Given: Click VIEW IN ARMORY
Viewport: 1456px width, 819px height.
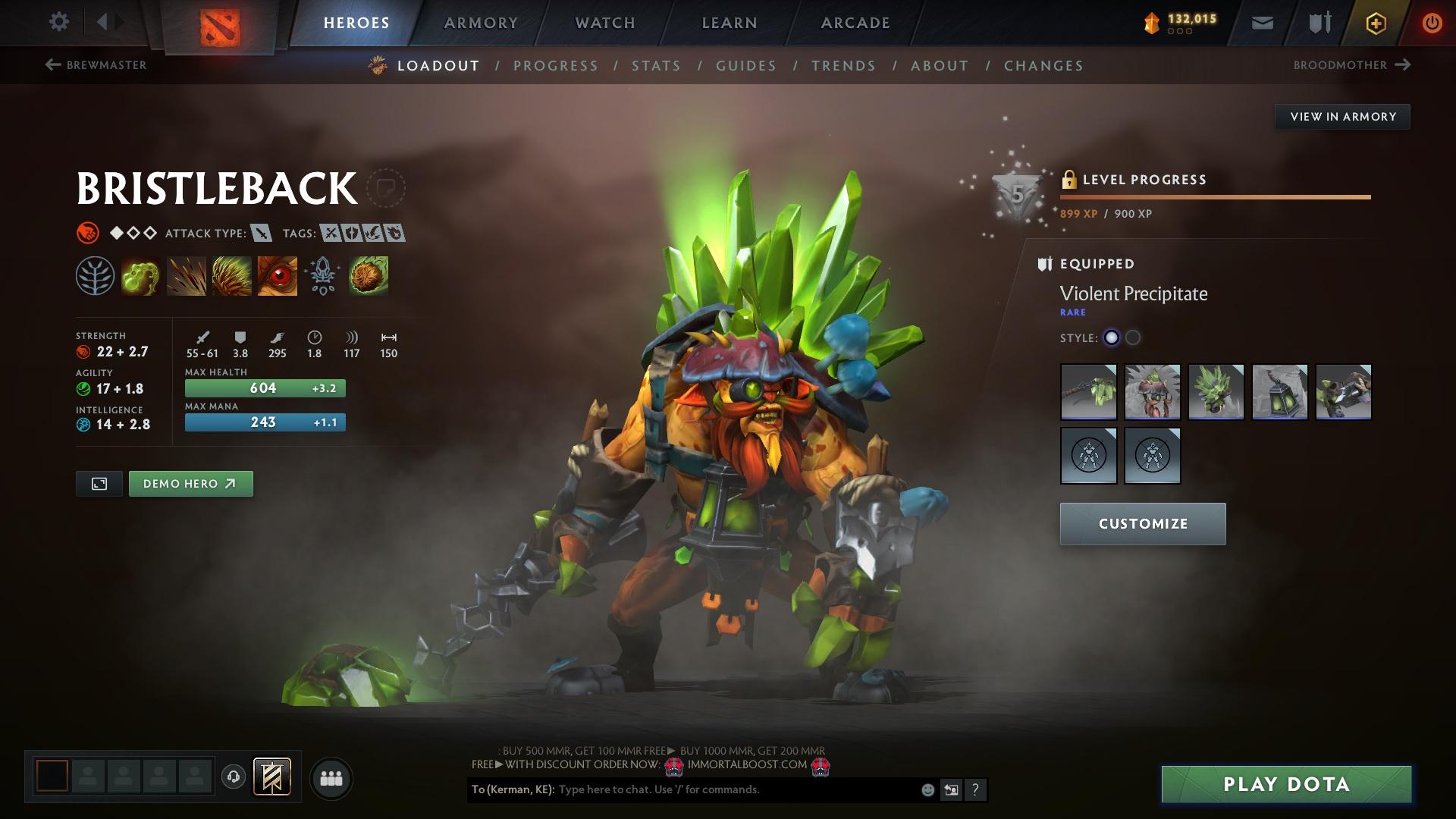Looking at the screenshot, I should (x=1342, y=117).
